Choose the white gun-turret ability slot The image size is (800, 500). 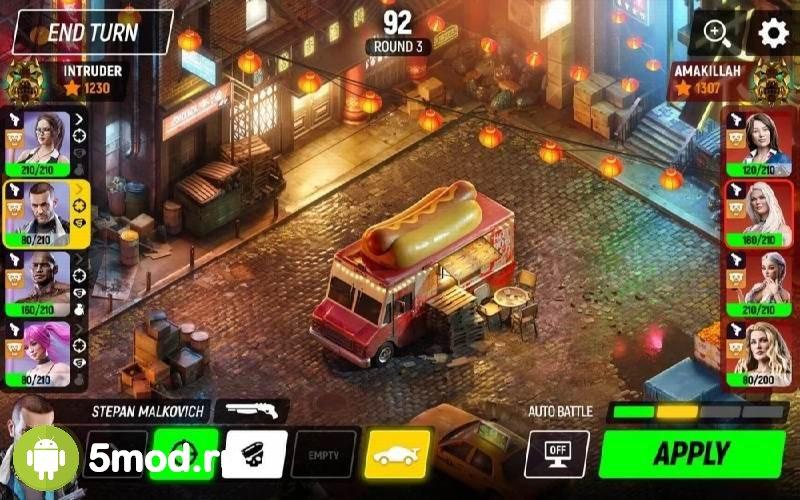click(256, 453)
